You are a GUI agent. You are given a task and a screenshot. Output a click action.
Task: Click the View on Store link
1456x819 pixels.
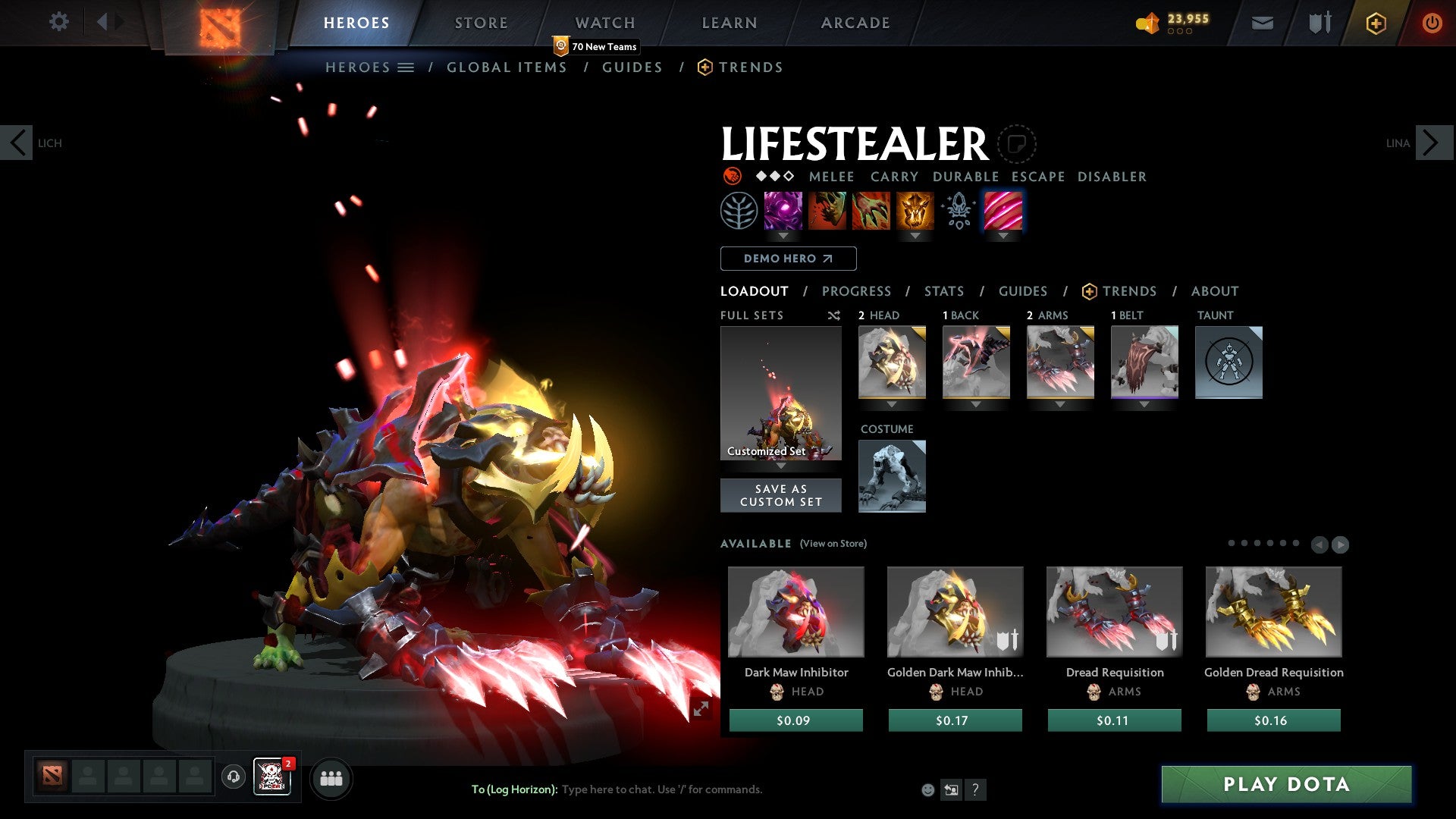[833, 544]
